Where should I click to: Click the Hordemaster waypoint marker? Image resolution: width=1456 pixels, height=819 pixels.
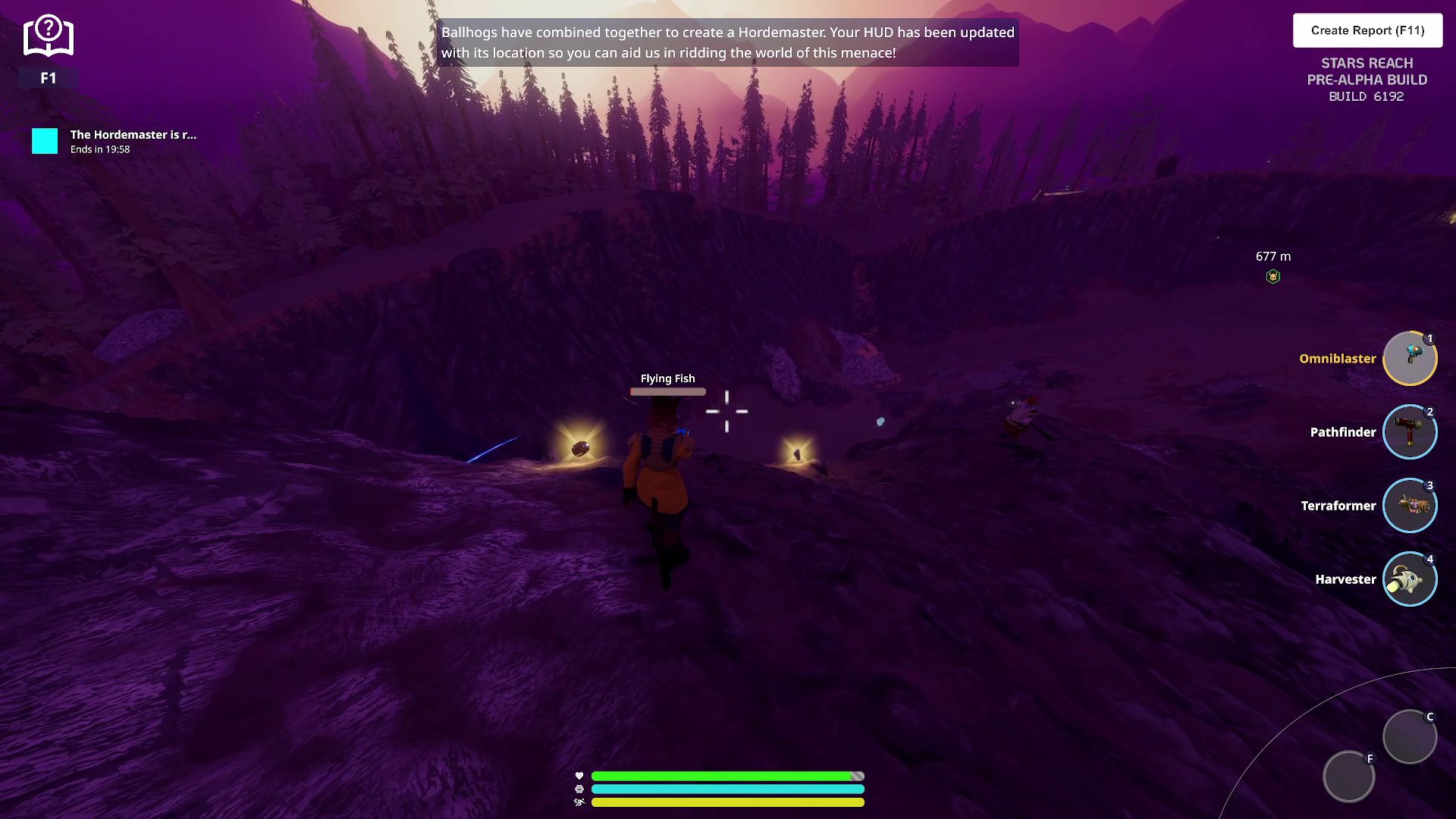pyautogui.click(x=1273, y=277)
